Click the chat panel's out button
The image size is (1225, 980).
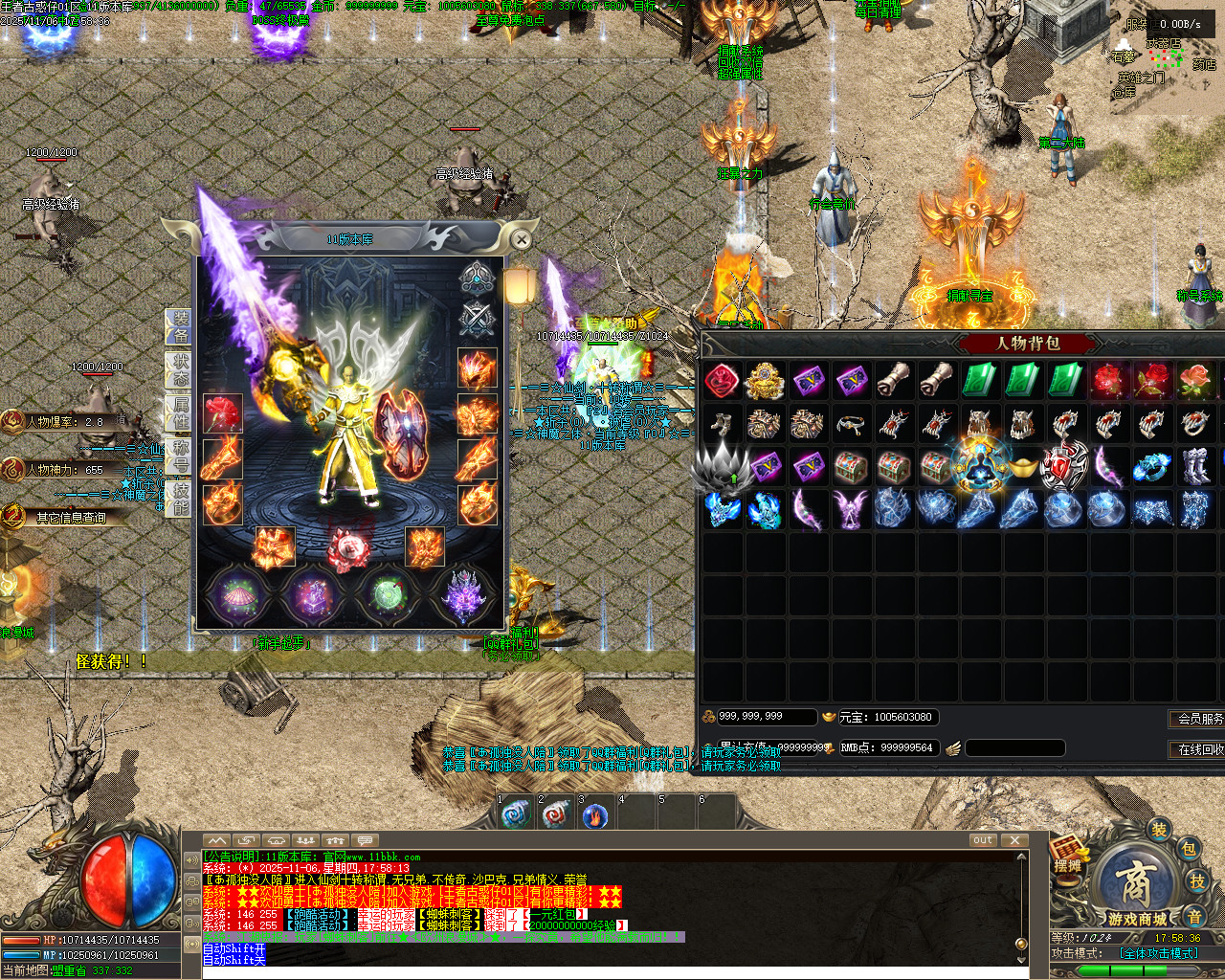click(x=983, y=840)
